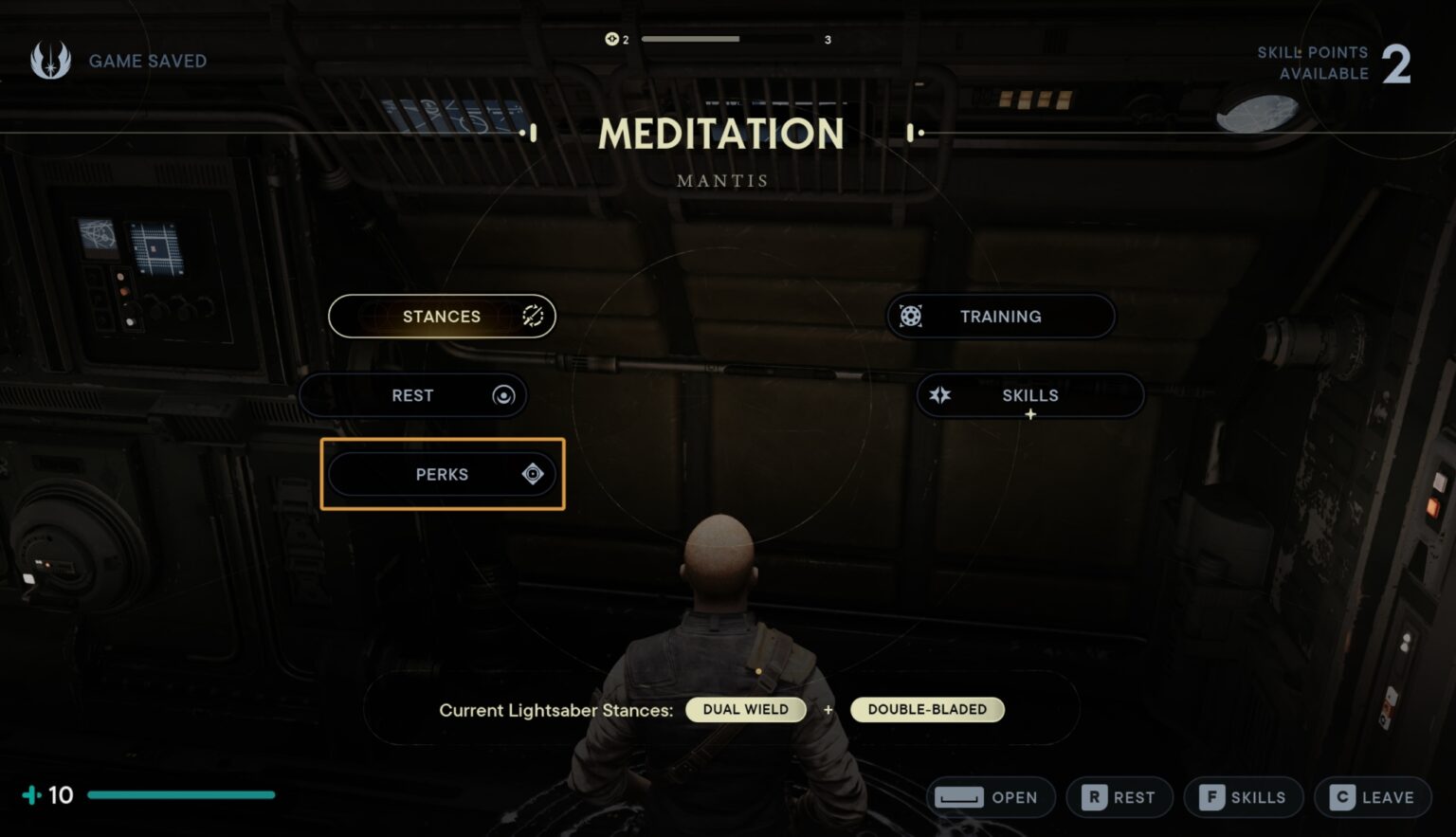1456x837 pixels.
Task: Click LEAVE to exit meditation
Action: (x=1371, y=797)
